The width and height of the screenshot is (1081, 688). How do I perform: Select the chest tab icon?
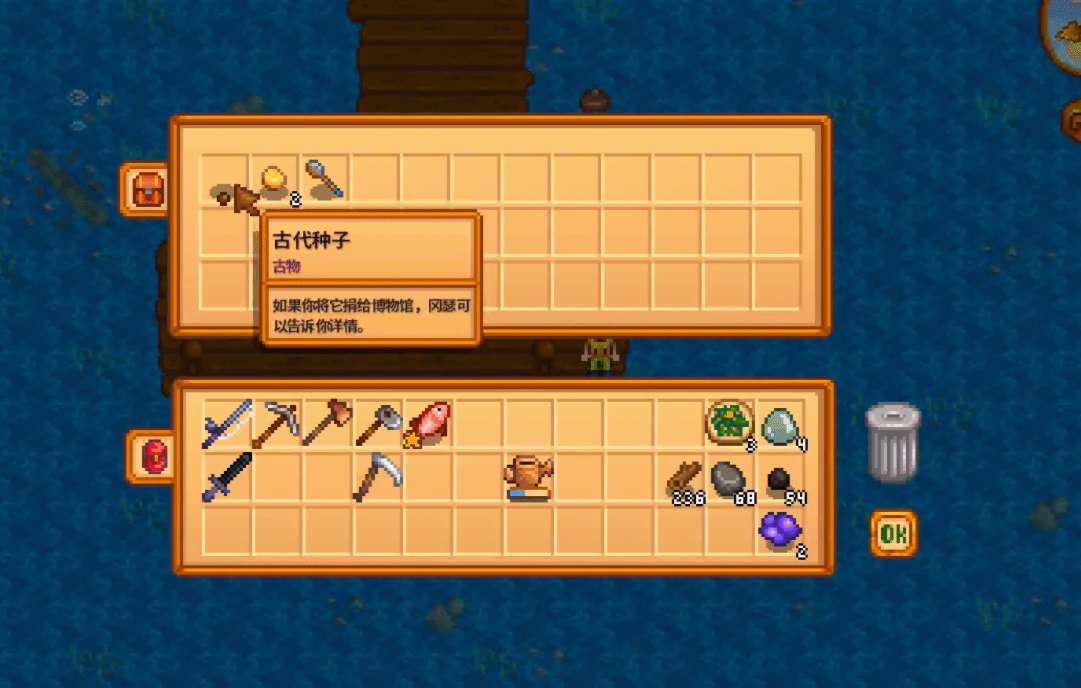[148, 189]
